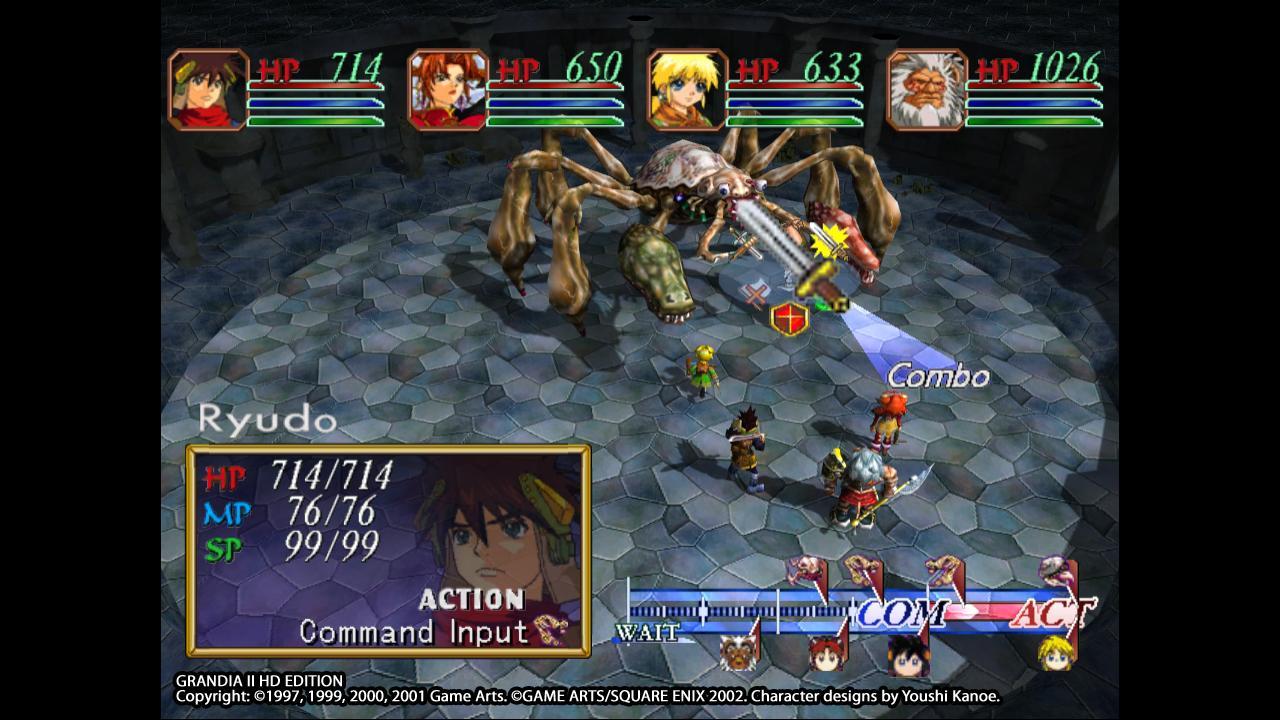1280x720 pixels.
Task: Click the enemy head marker near COM
Action: pos(864,568)
